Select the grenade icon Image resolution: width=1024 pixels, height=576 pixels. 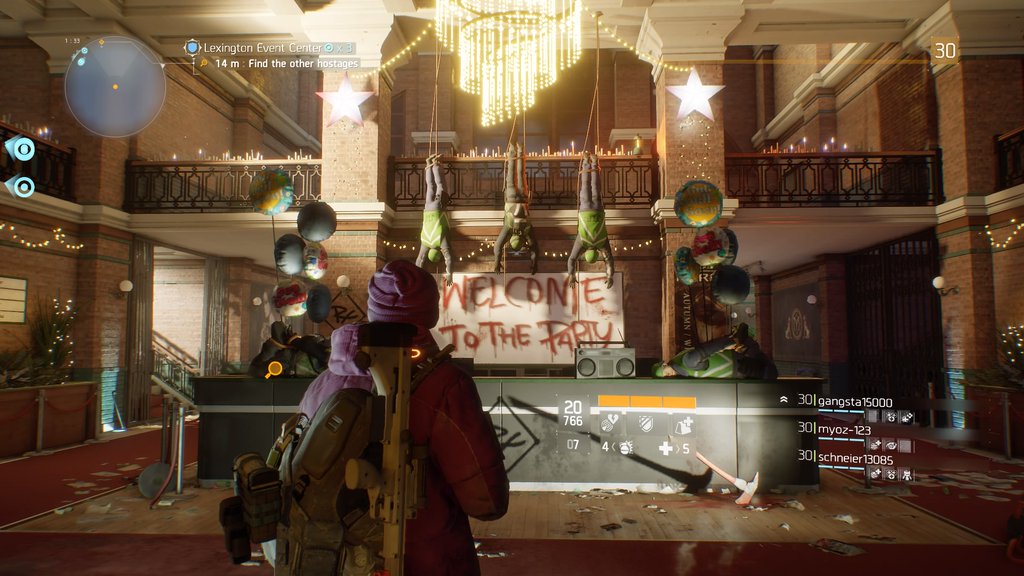(626, 447)
